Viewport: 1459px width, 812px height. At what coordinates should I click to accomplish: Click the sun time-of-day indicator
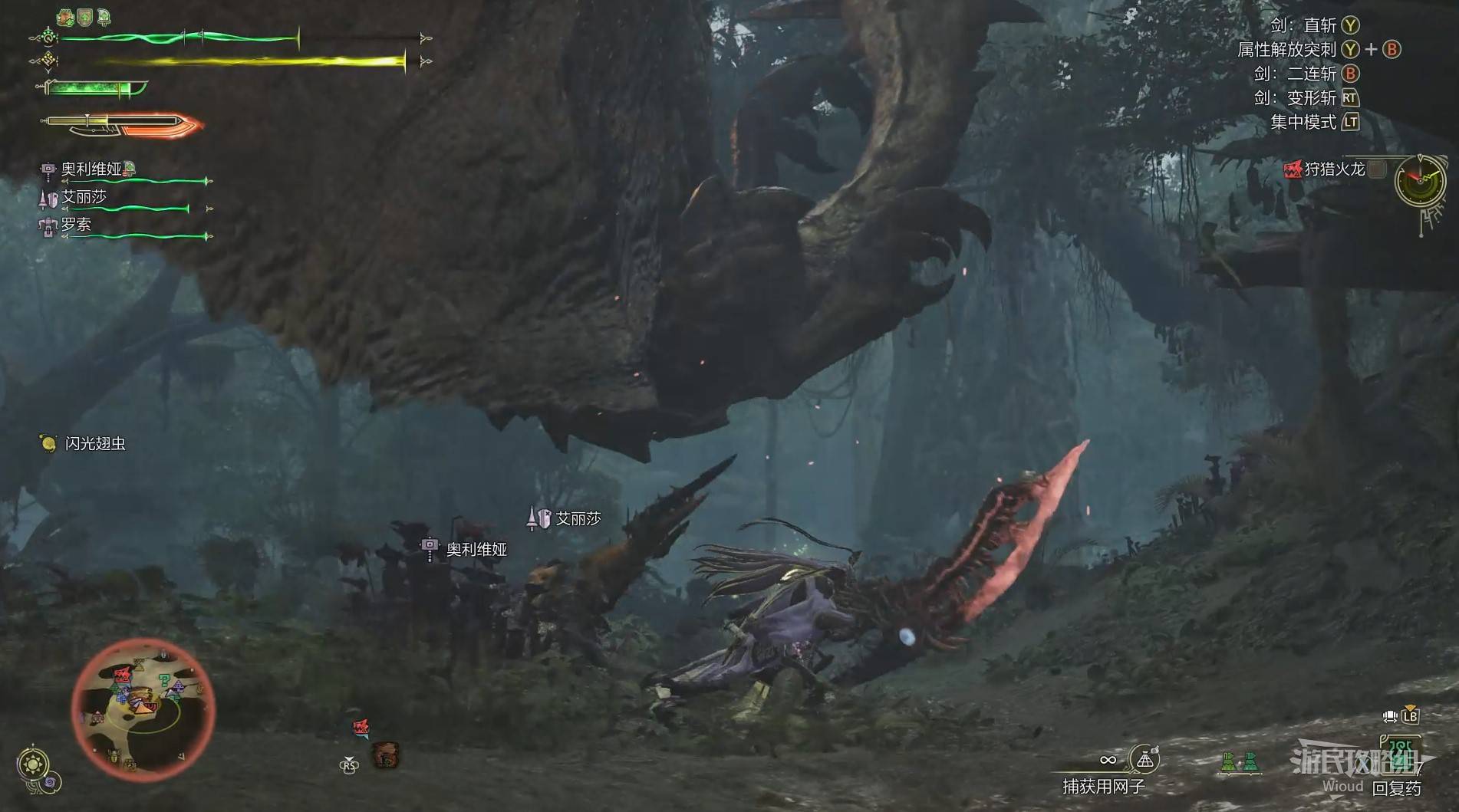[x=33, y=764]
